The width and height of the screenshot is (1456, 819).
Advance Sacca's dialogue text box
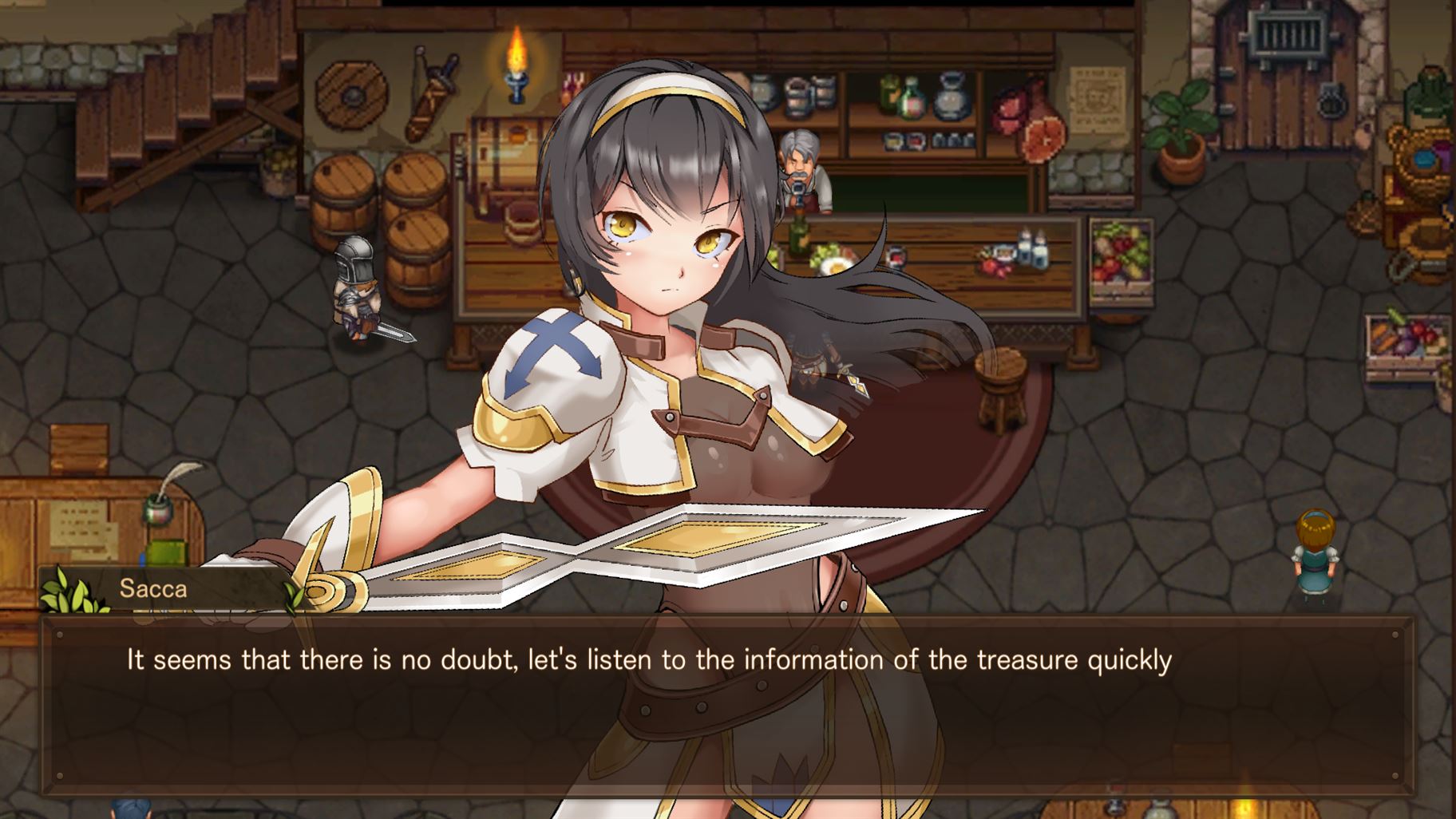pyautogui.click(x=726, y=706)
